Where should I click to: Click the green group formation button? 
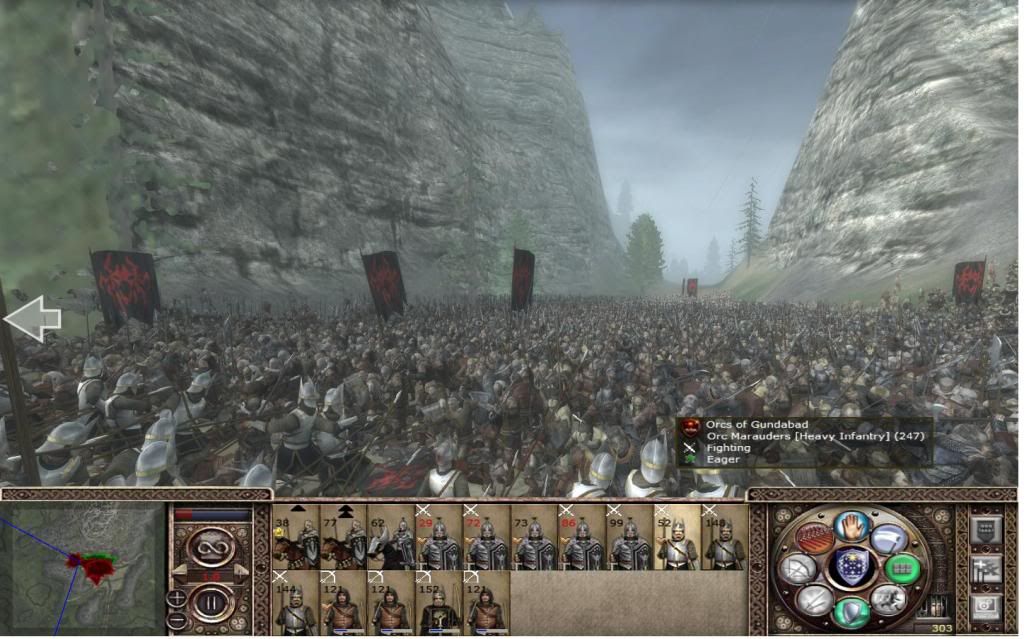point(902,568)
